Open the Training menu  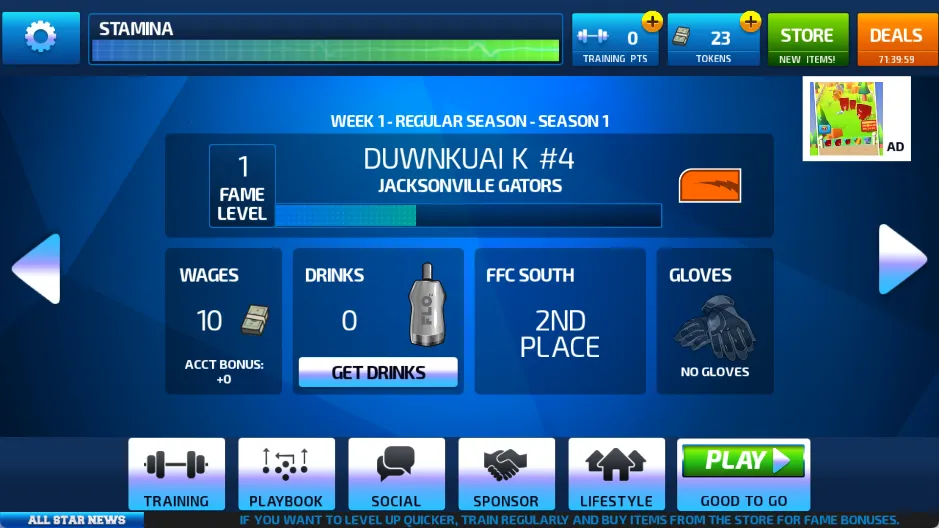coord(176,474)
